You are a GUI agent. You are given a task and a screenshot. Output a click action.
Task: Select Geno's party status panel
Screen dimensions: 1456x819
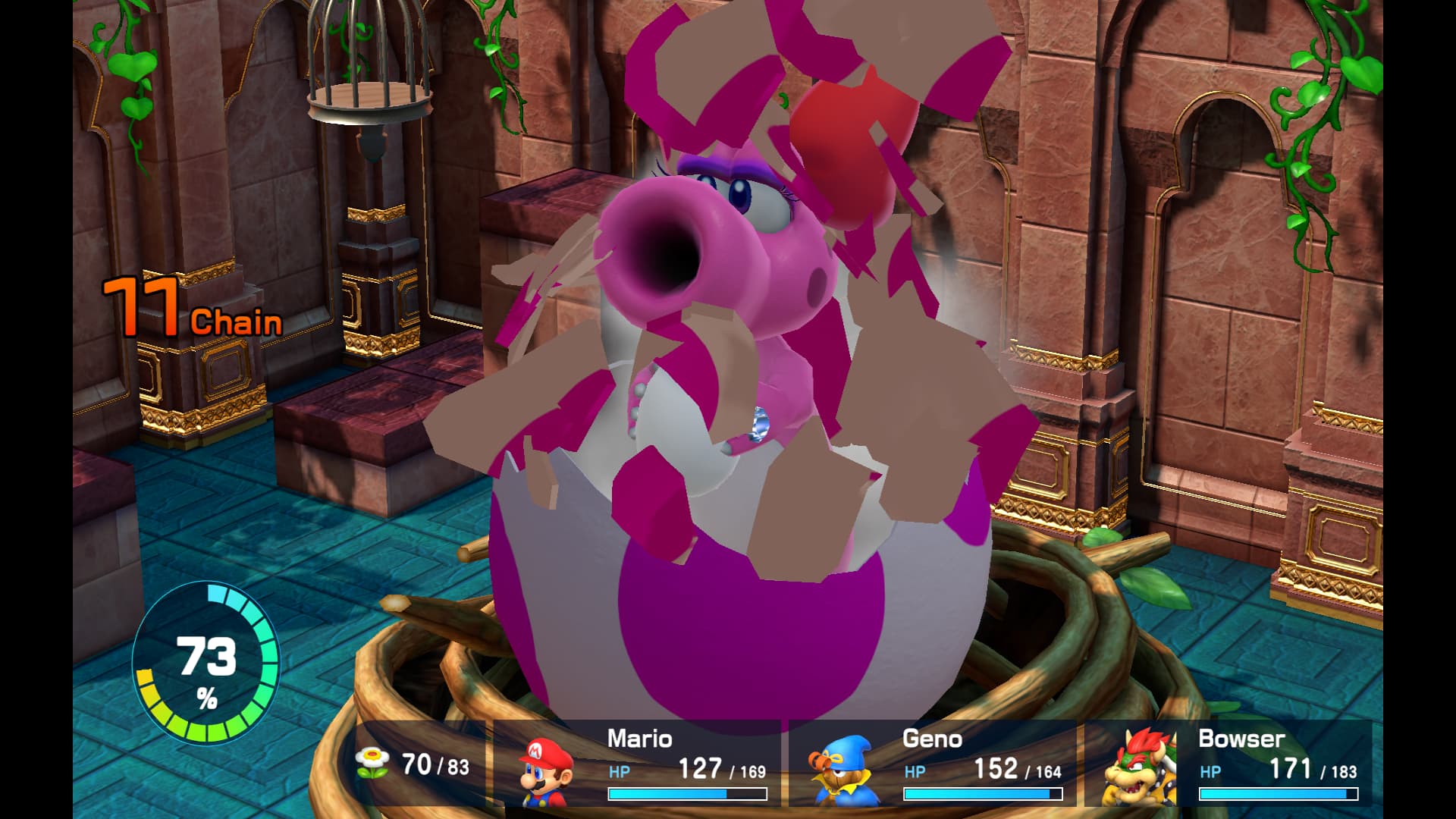(x=934, y=764)
